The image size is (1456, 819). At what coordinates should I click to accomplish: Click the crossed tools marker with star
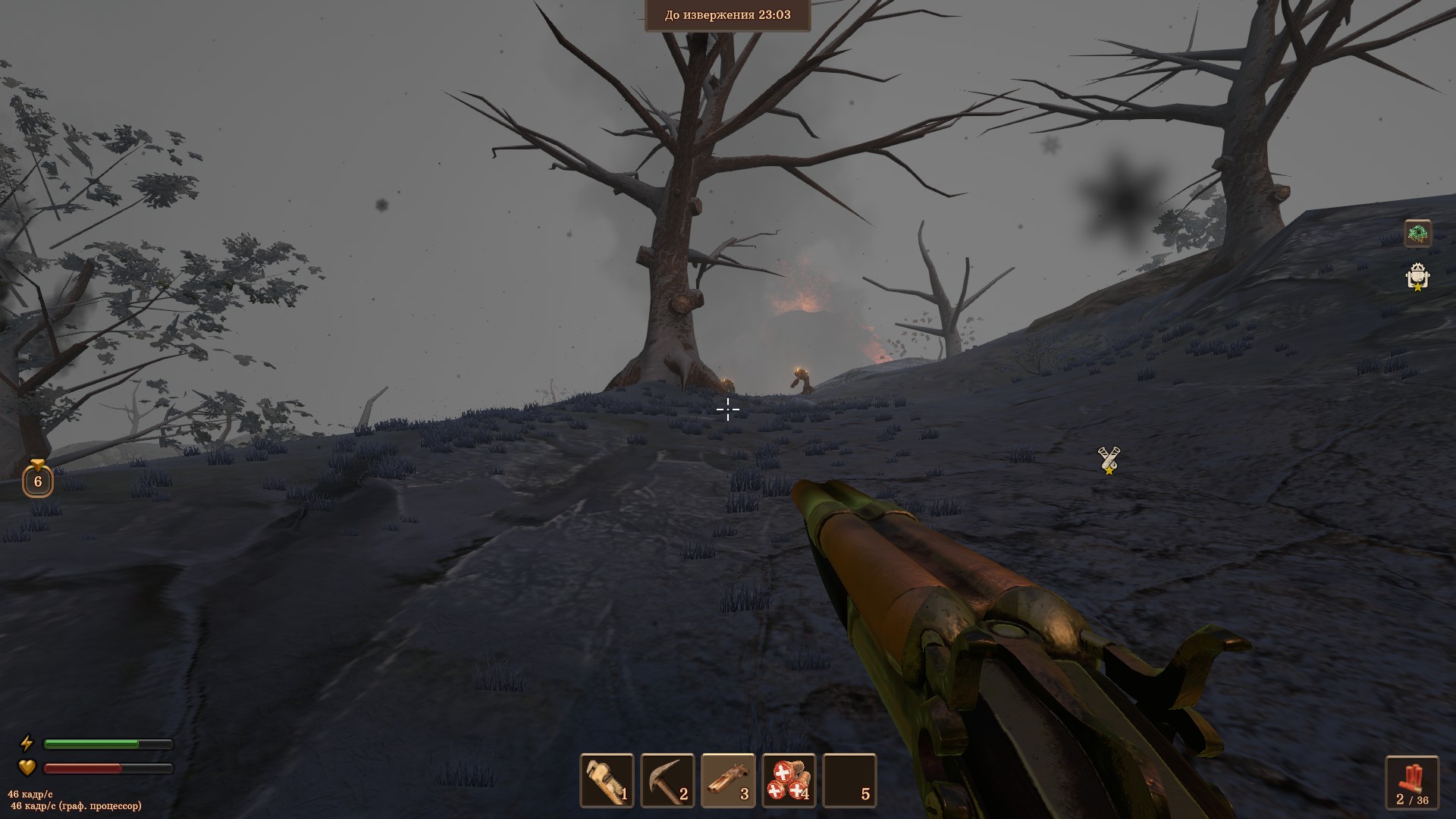(1109, 460)
